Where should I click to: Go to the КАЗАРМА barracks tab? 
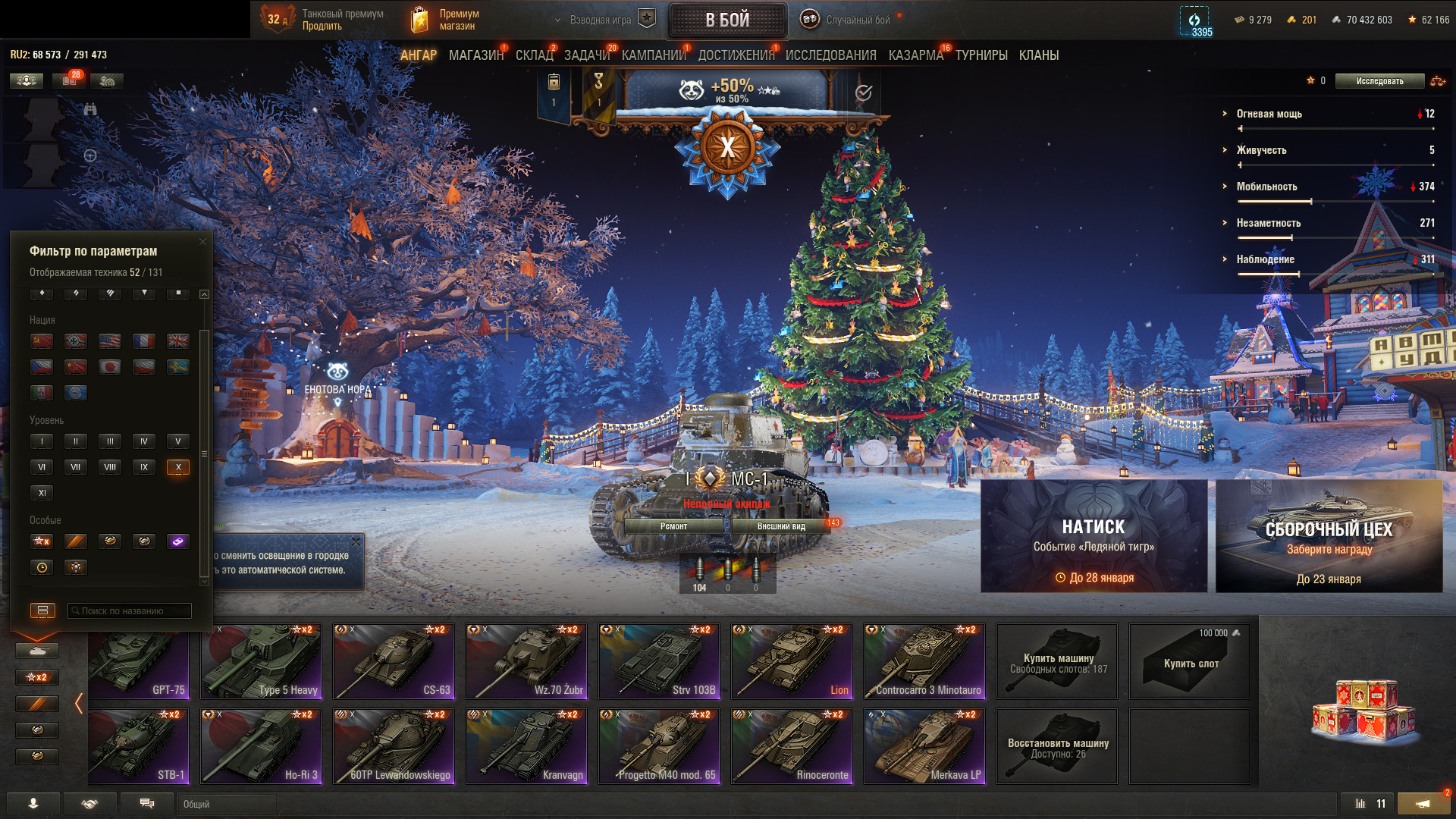915,55
